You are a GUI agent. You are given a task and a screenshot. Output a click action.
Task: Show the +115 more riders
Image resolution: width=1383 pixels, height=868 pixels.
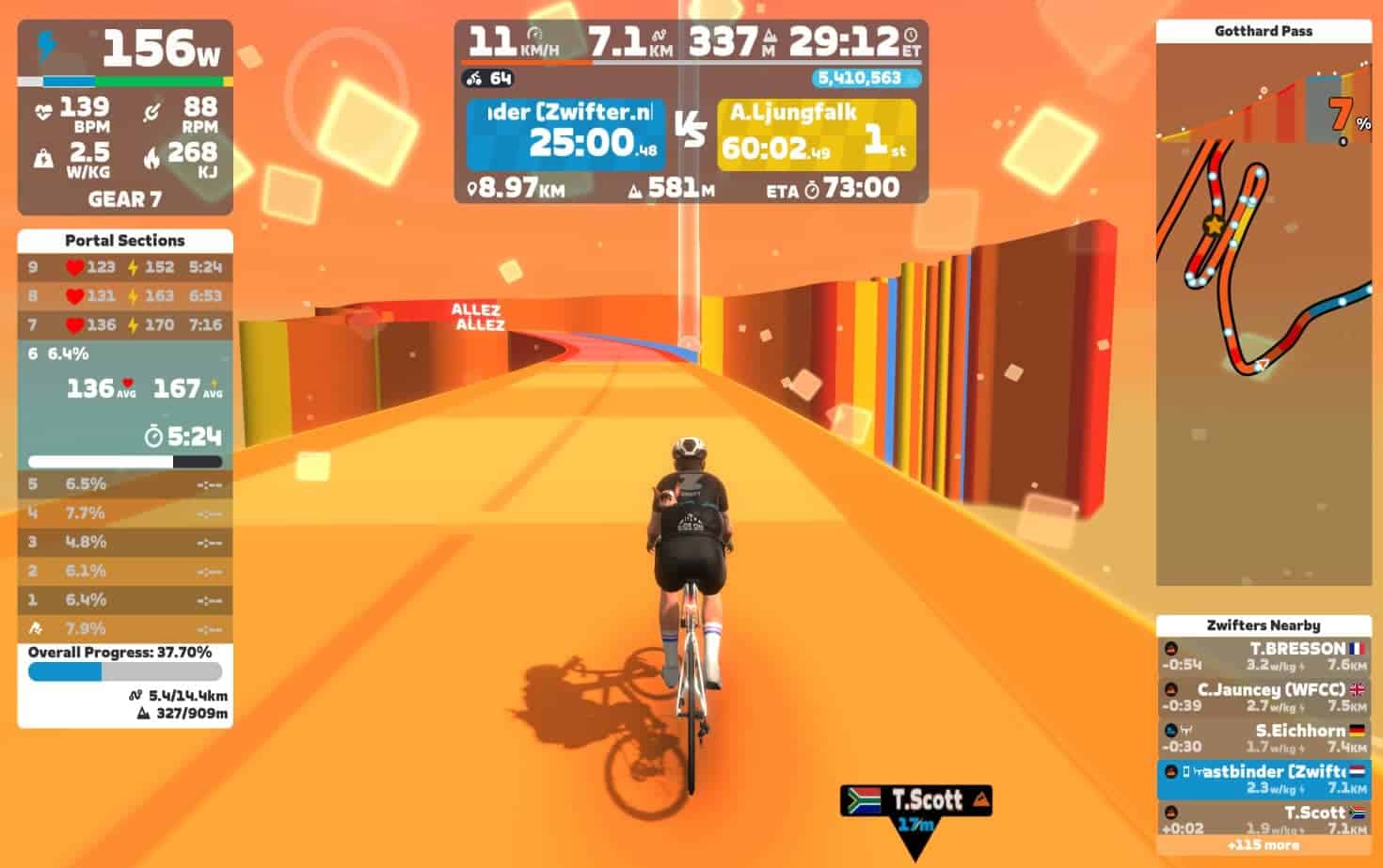1263,844
